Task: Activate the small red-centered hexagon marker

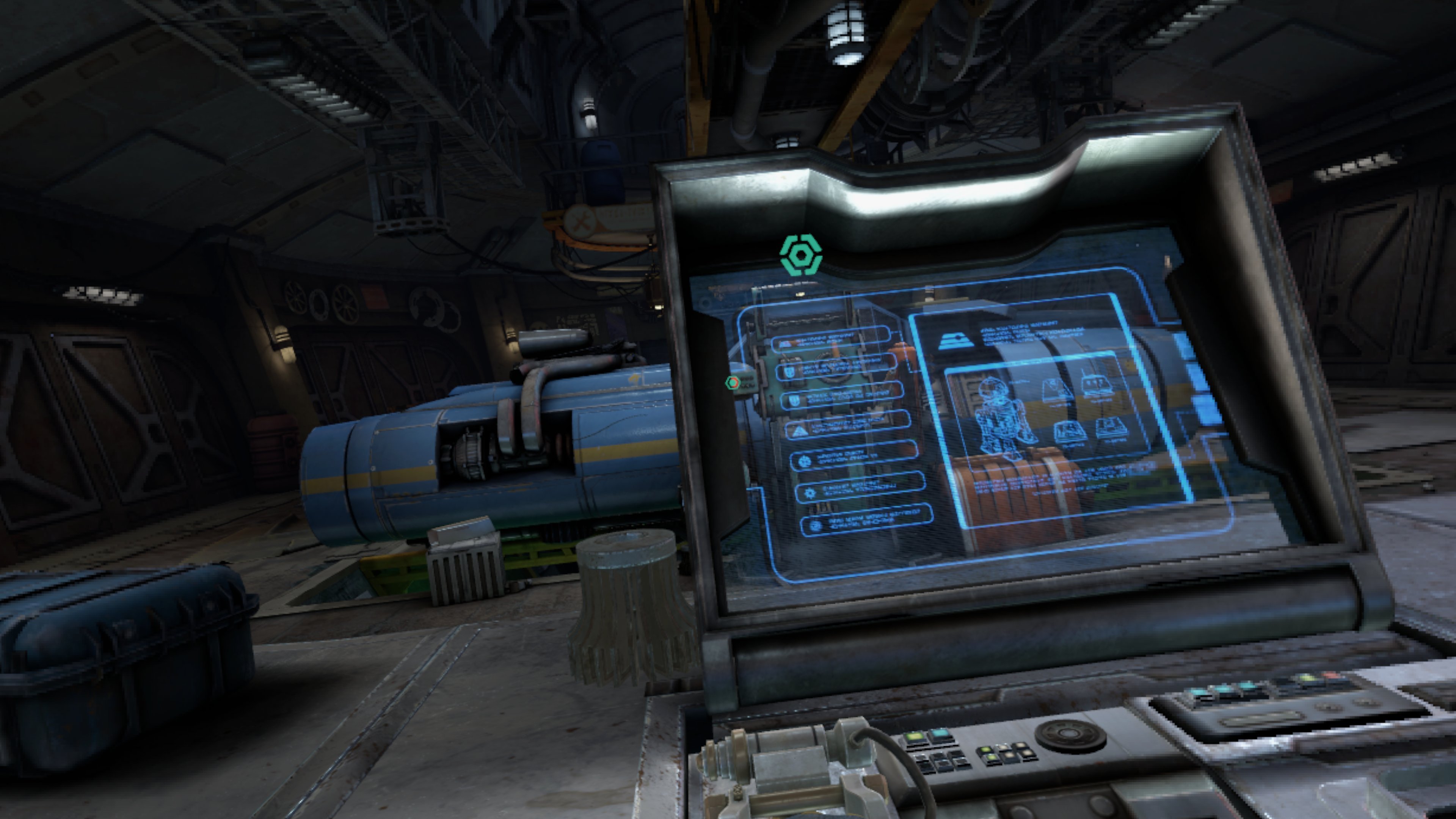Action: (733, 383)
